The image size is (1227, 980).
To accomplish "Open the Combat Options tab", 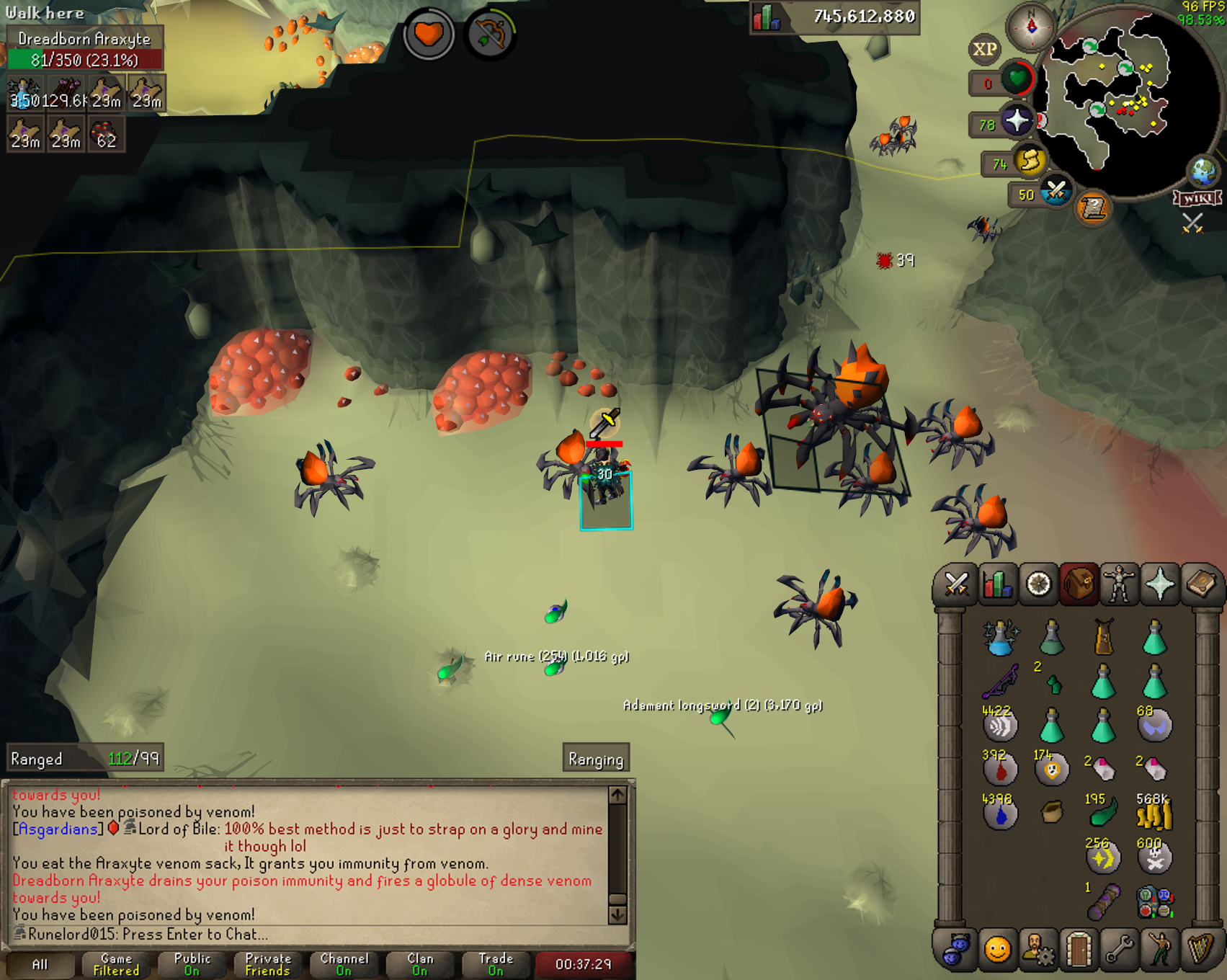I will (x=956, y=584).
